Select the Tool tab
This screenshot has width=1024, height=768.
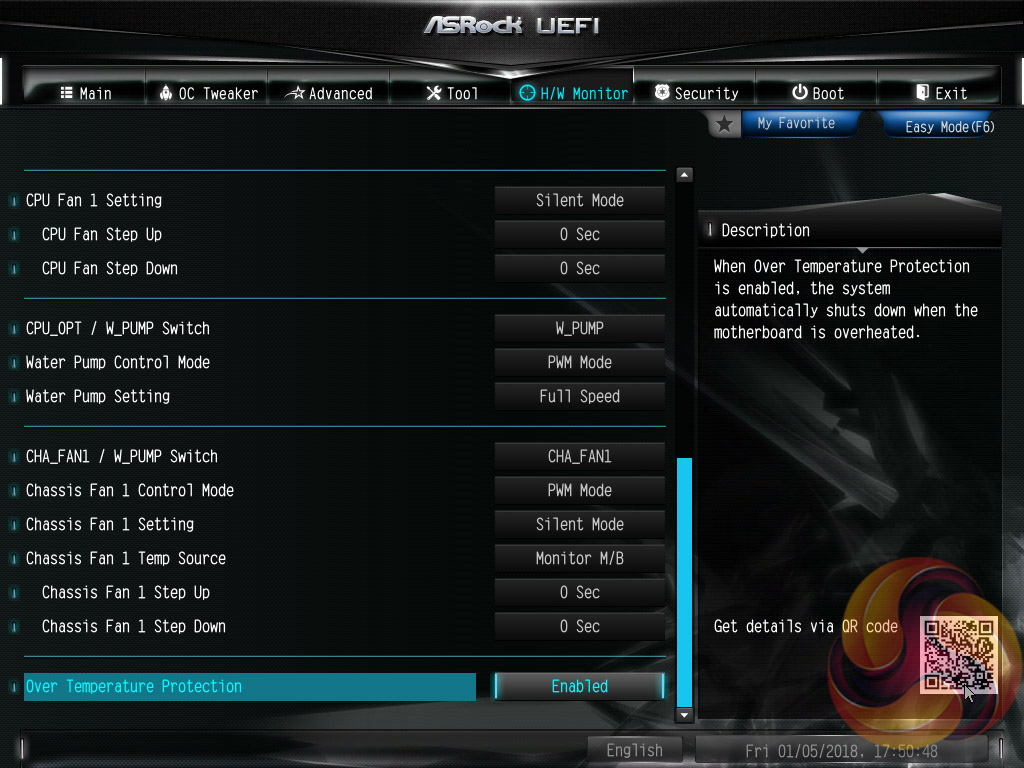pos(452,93)
